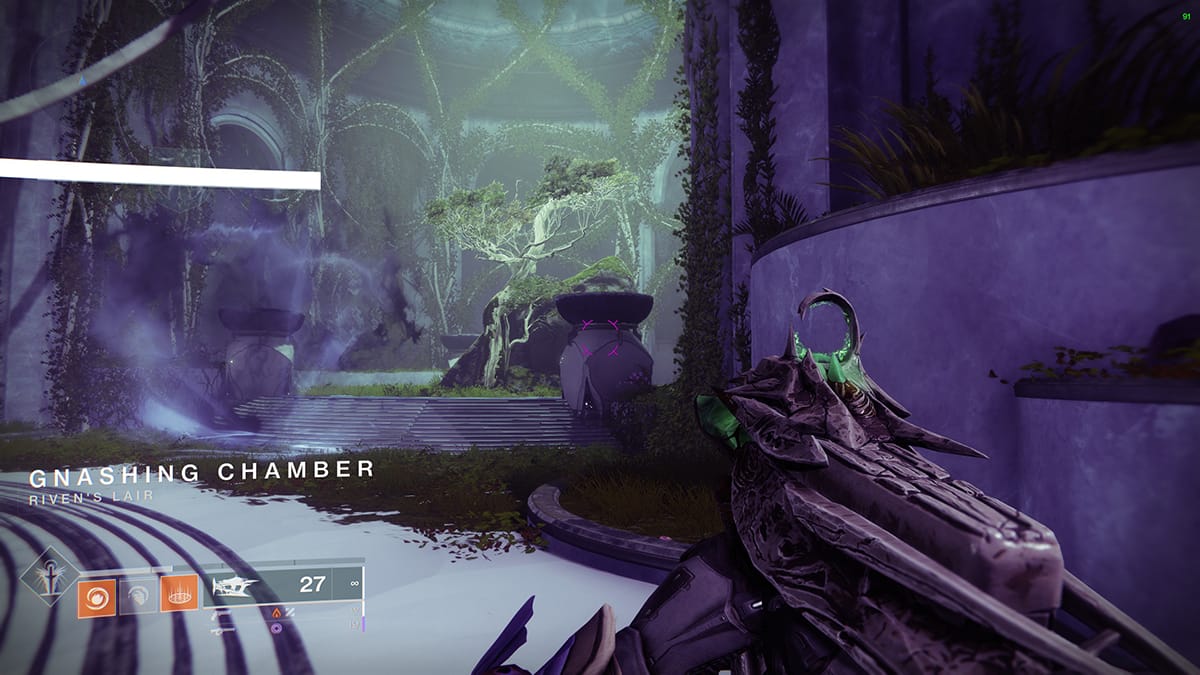This screenshot has width=1200, height=675.
Task: Trigger the greyed-out melee ability icon
Action: click(x=138, y=598)
